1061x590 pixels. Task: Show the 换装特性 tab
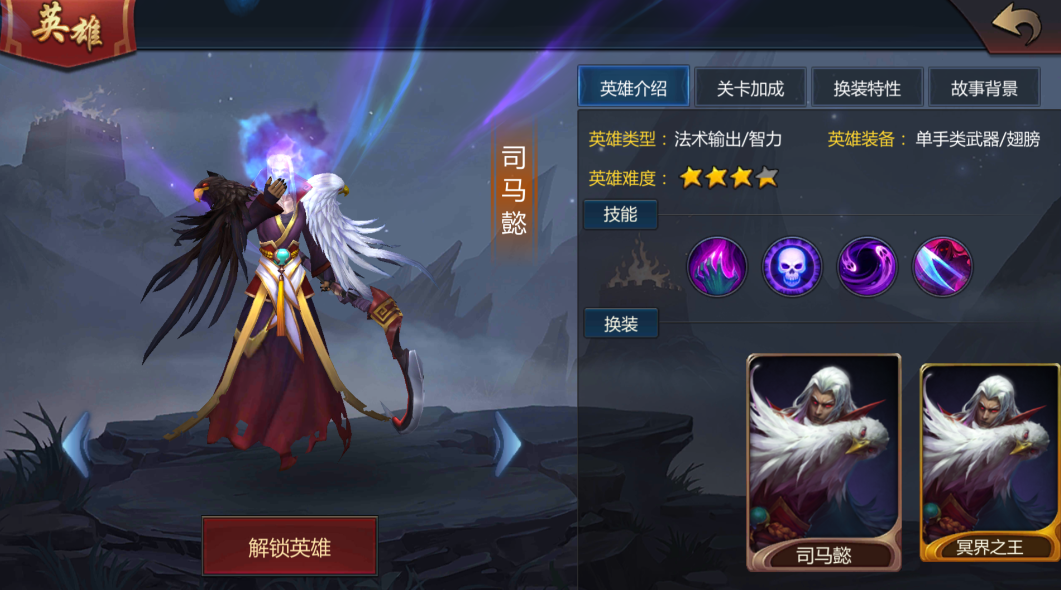(867, 88)
